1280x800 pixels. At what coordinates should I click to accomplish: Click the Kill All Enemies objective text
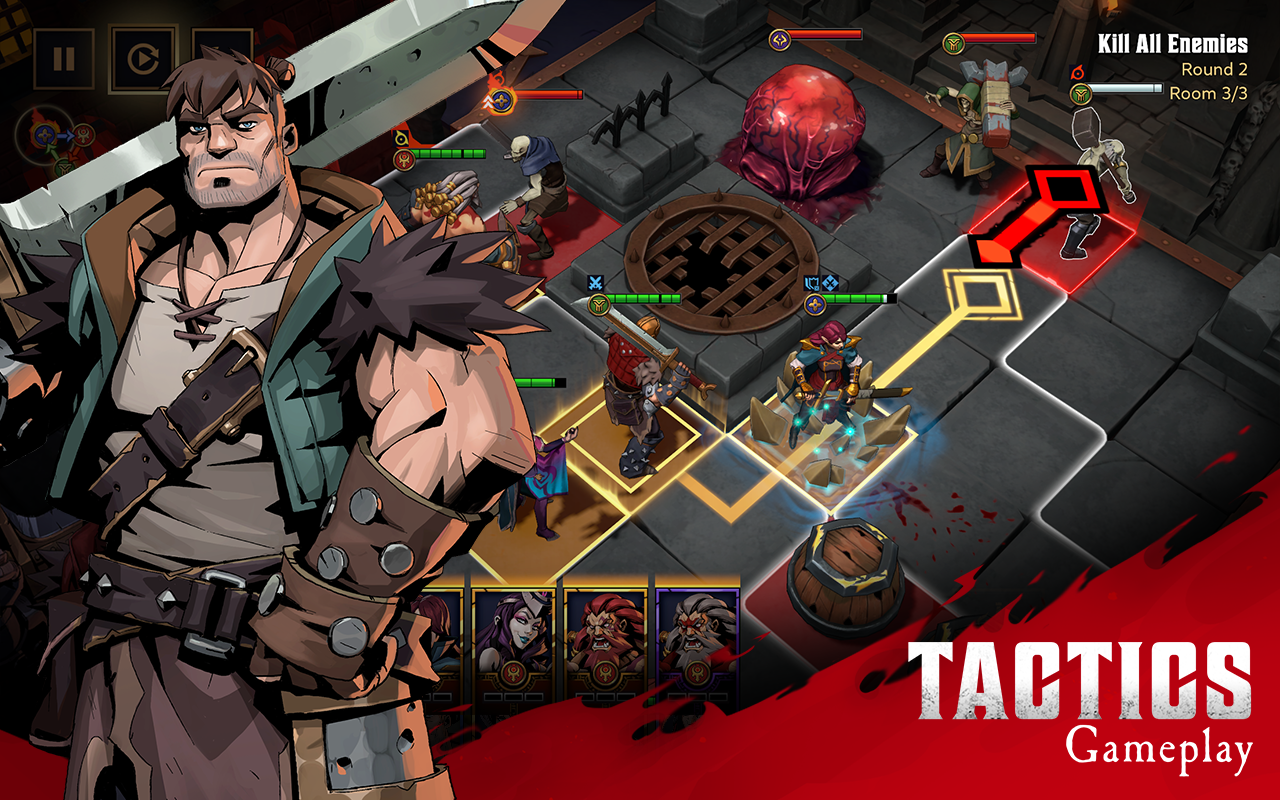click(x=1172, y=44)
